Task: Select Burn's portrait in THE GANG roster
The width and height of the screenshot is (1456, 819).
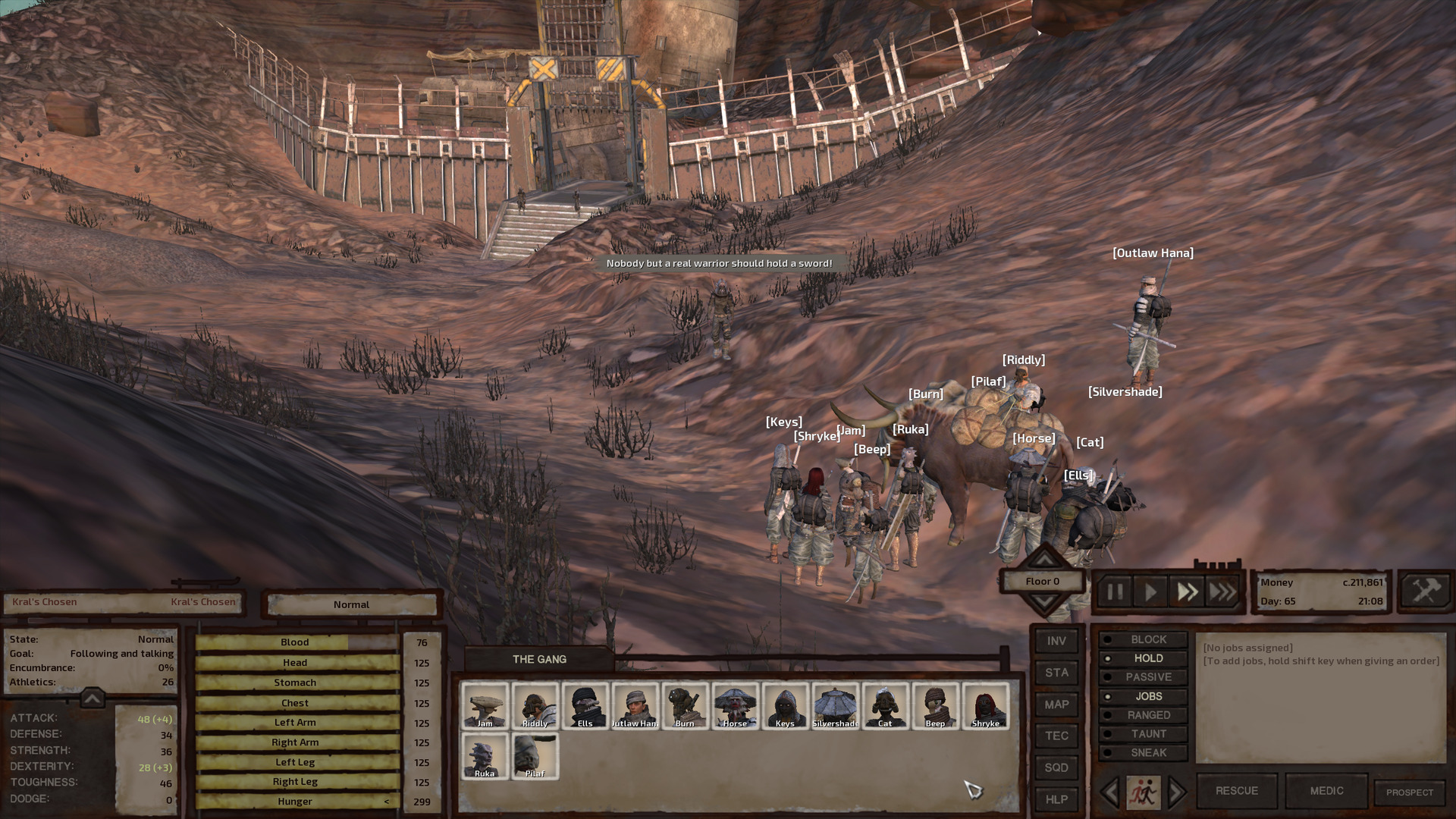Action: tap(685, 705)
